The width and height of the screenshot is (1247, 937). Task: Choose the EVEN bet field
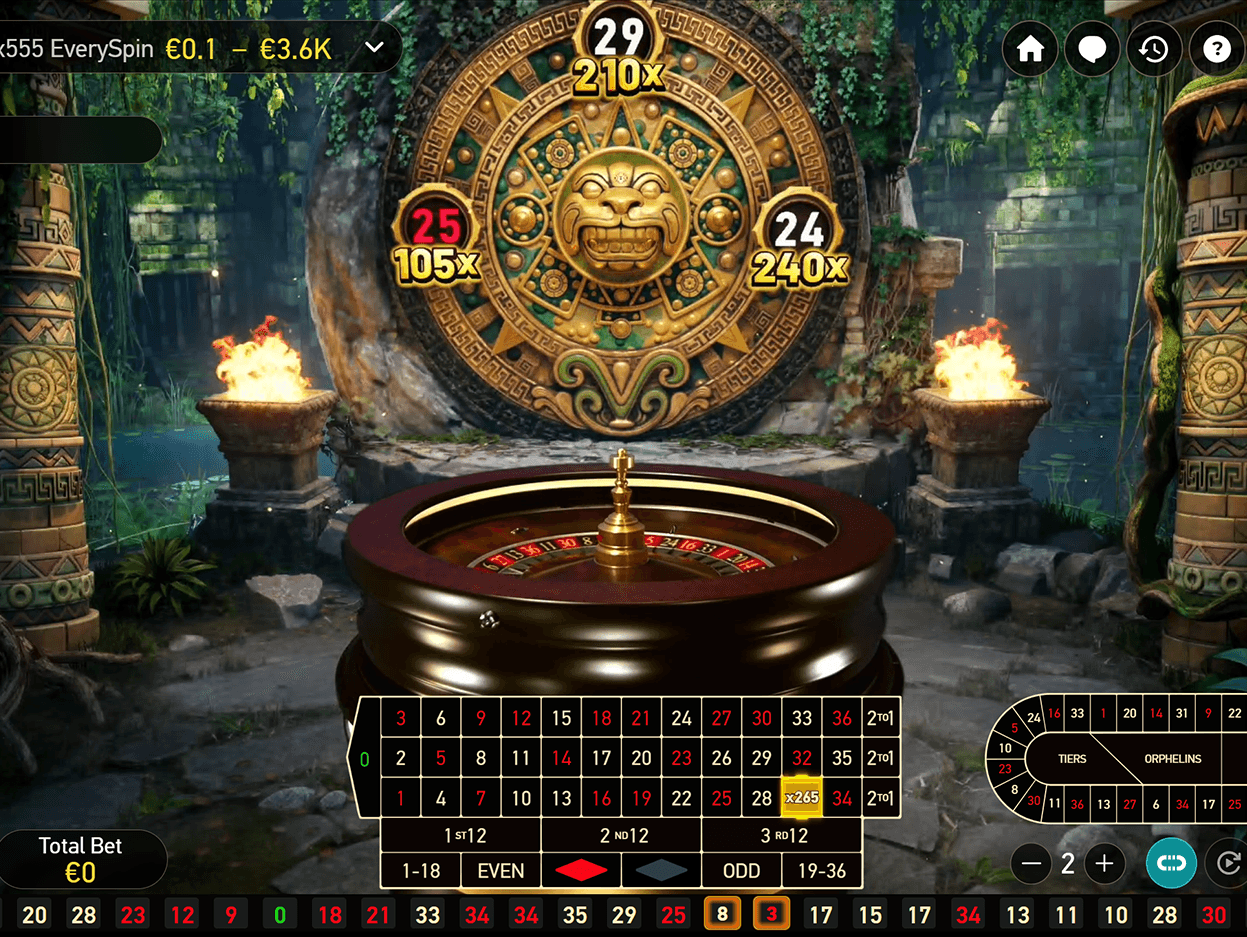click(x=501, y=871)
